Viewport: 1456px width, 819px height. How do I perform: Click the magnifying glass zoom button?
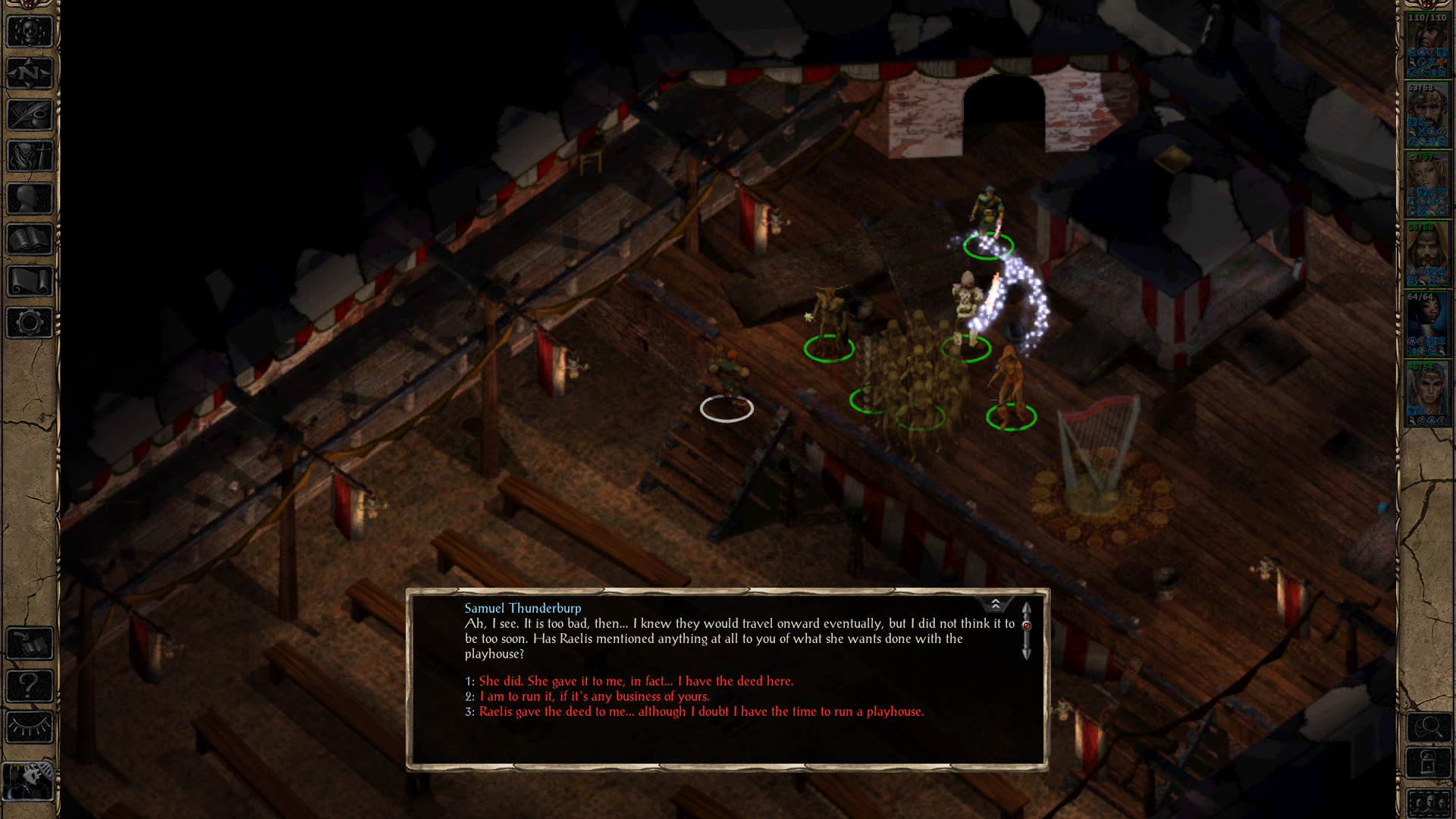[1429, 728]
